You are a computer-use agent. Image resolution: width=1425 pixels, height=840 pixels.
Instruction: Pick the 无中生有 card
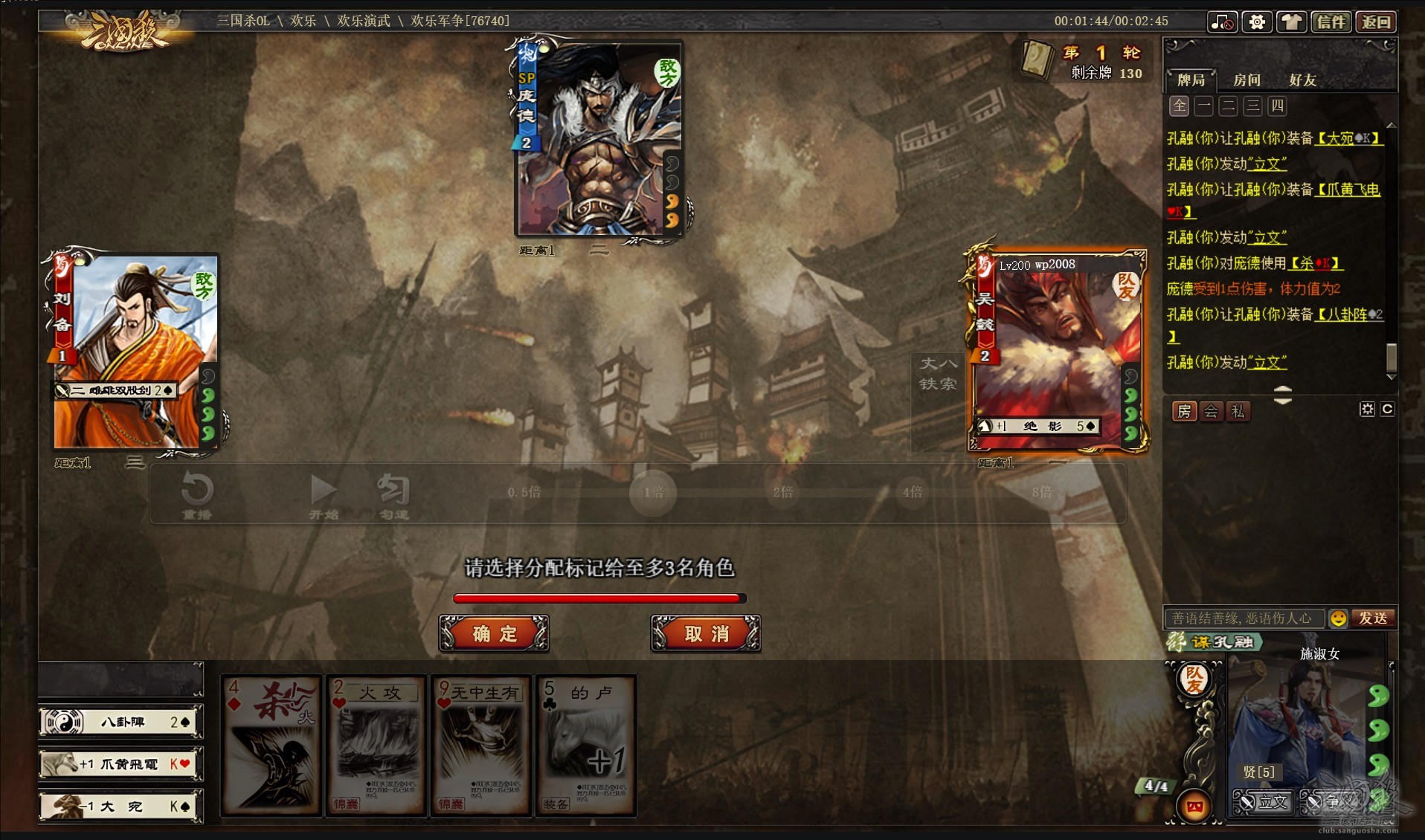tap(481, 746)
